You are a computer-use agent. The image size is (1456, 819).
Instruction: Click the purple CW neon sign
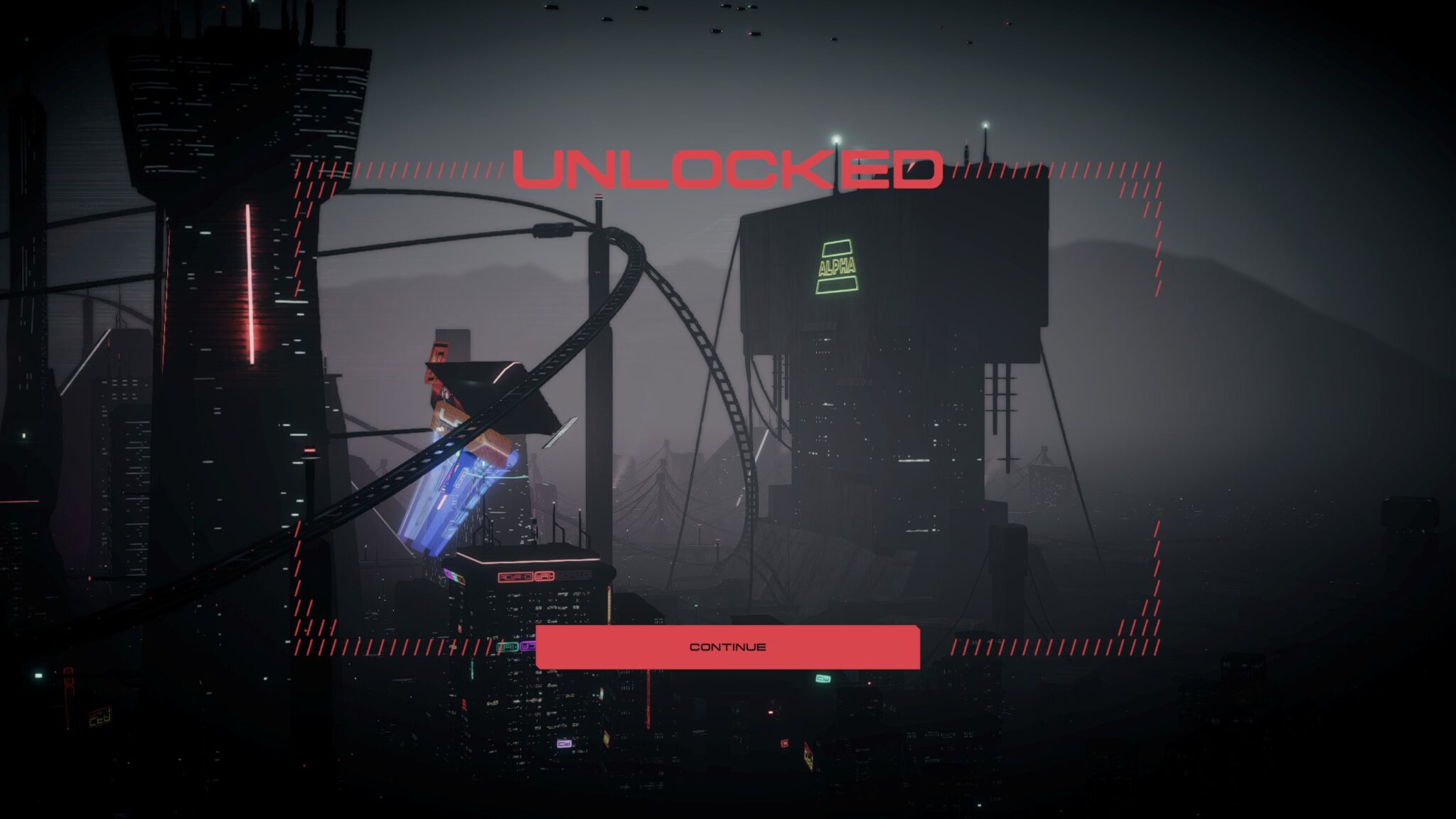coord(564,744)
